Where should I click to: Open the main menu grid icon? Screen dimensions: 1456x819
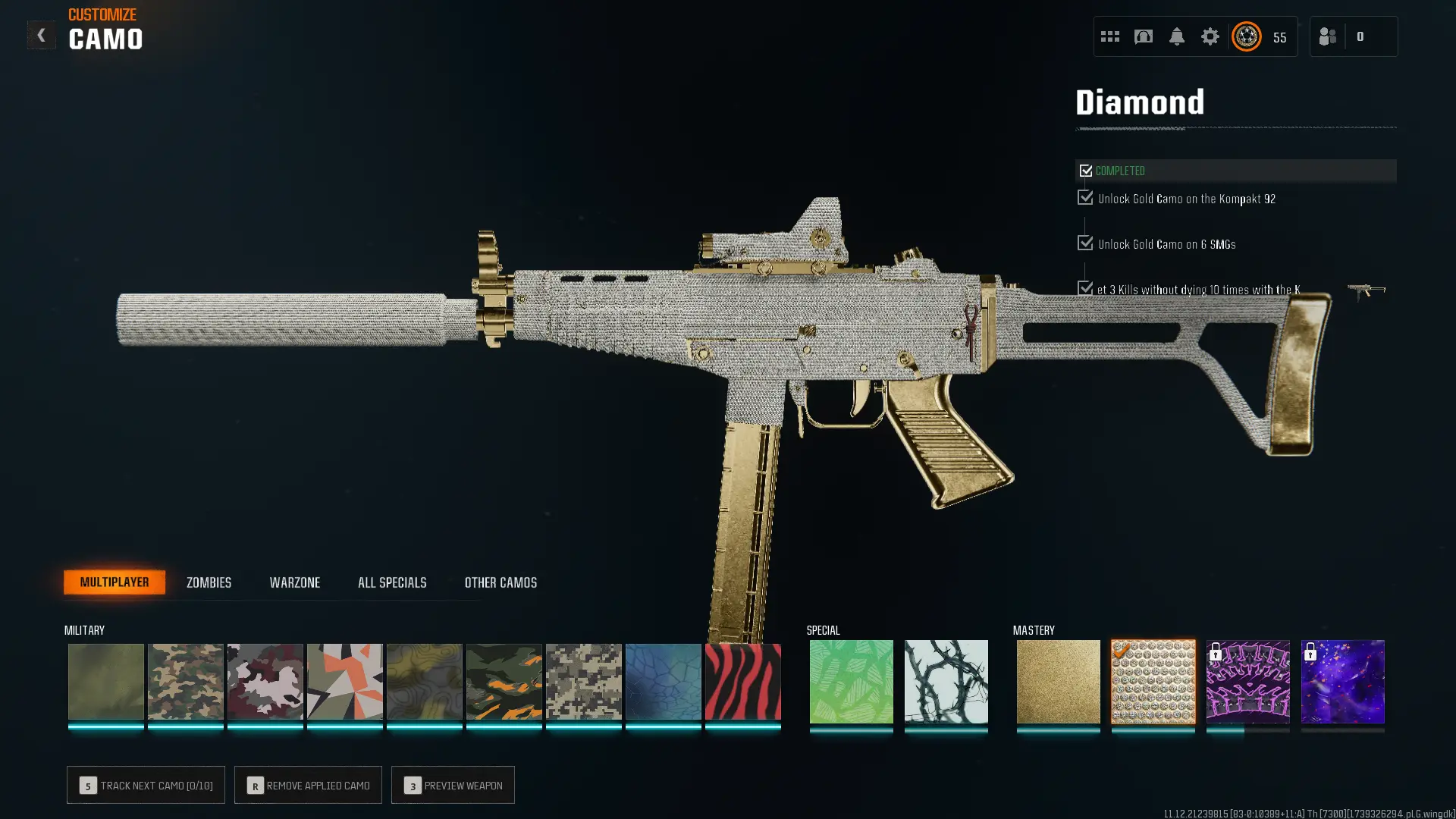(x=1109, y=36)
